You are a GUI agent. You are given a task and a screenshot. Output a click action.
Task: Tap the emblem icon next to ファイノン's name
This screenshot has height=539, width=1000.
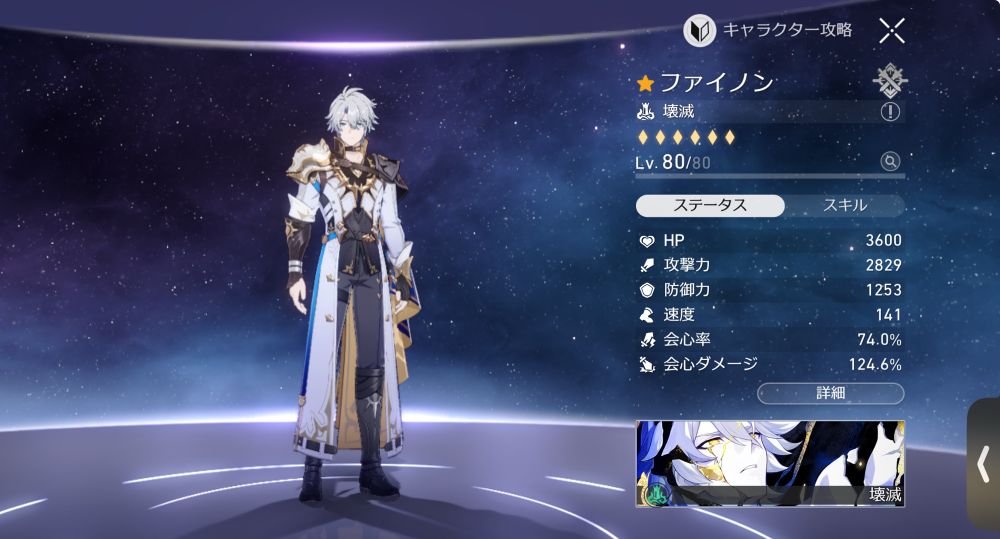(x=889, y=80)
